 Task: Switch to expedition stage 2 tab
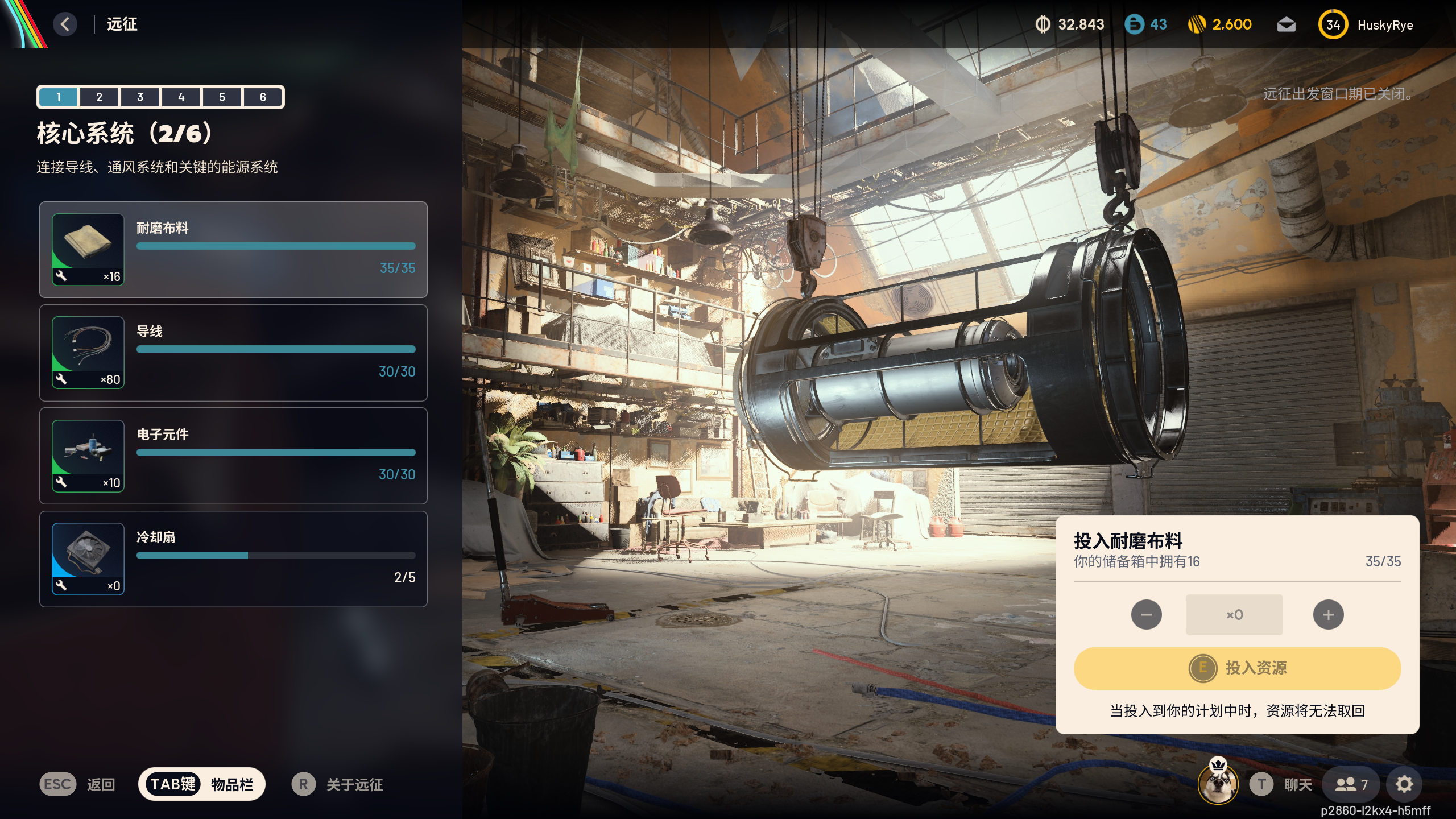(99, 97)
